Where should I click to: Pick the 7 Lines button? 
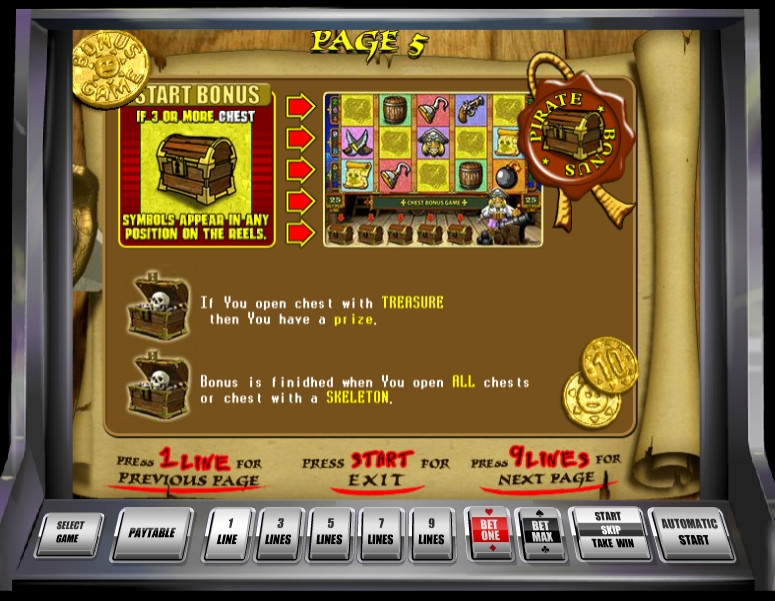[x=380, y=533]
